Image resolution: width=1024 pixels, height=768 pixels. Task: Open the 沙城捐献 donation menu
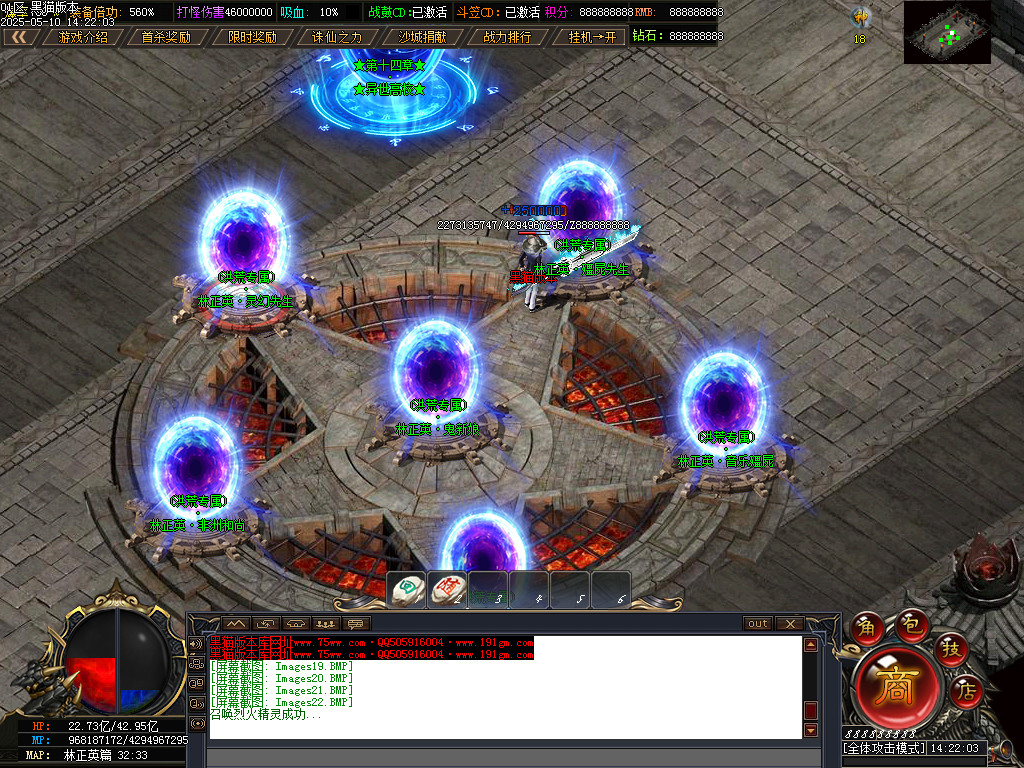coord(422,37)
